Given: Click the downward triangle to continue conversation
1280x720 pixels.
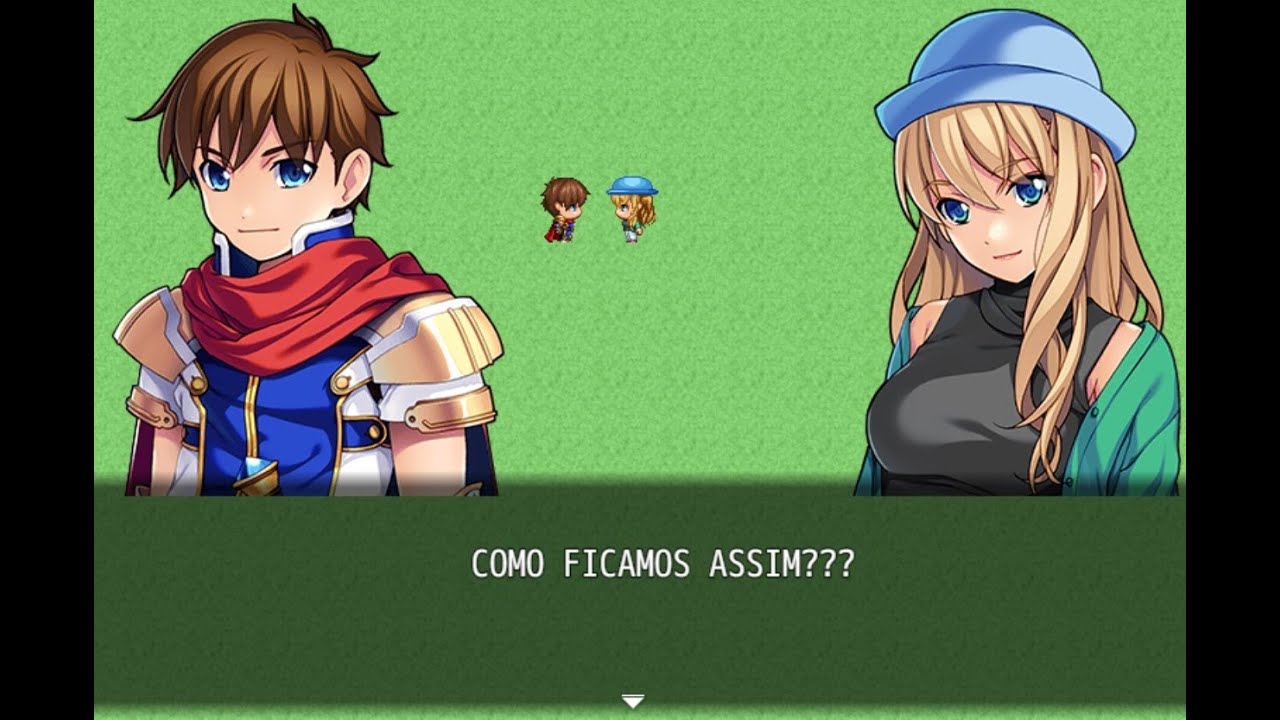Looking at the screenshot, I should 631,702.
